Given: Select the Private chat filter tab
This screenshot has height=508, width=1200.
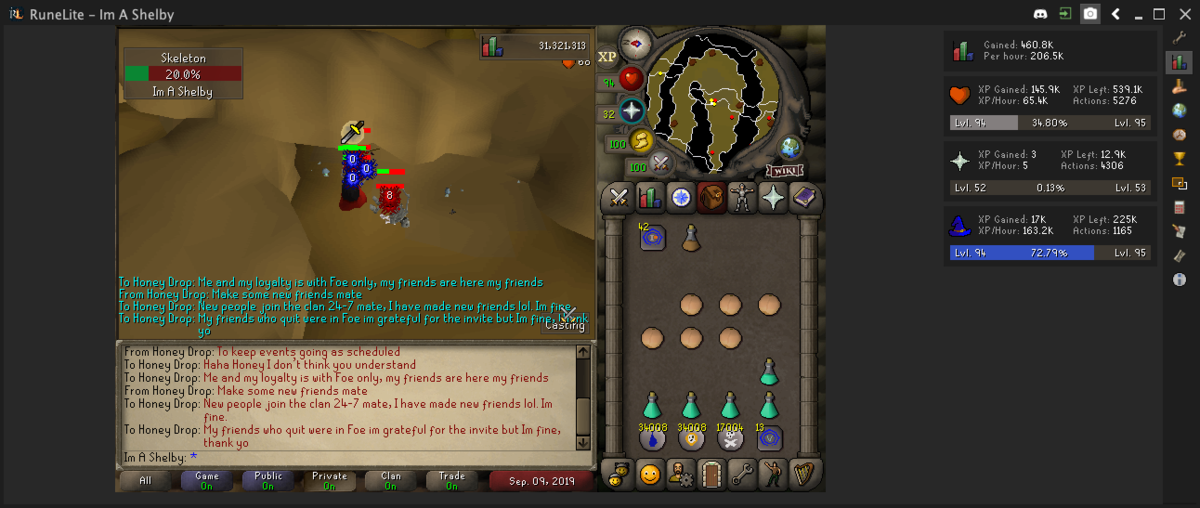Looking at the screenshot, I should (329, 480).
